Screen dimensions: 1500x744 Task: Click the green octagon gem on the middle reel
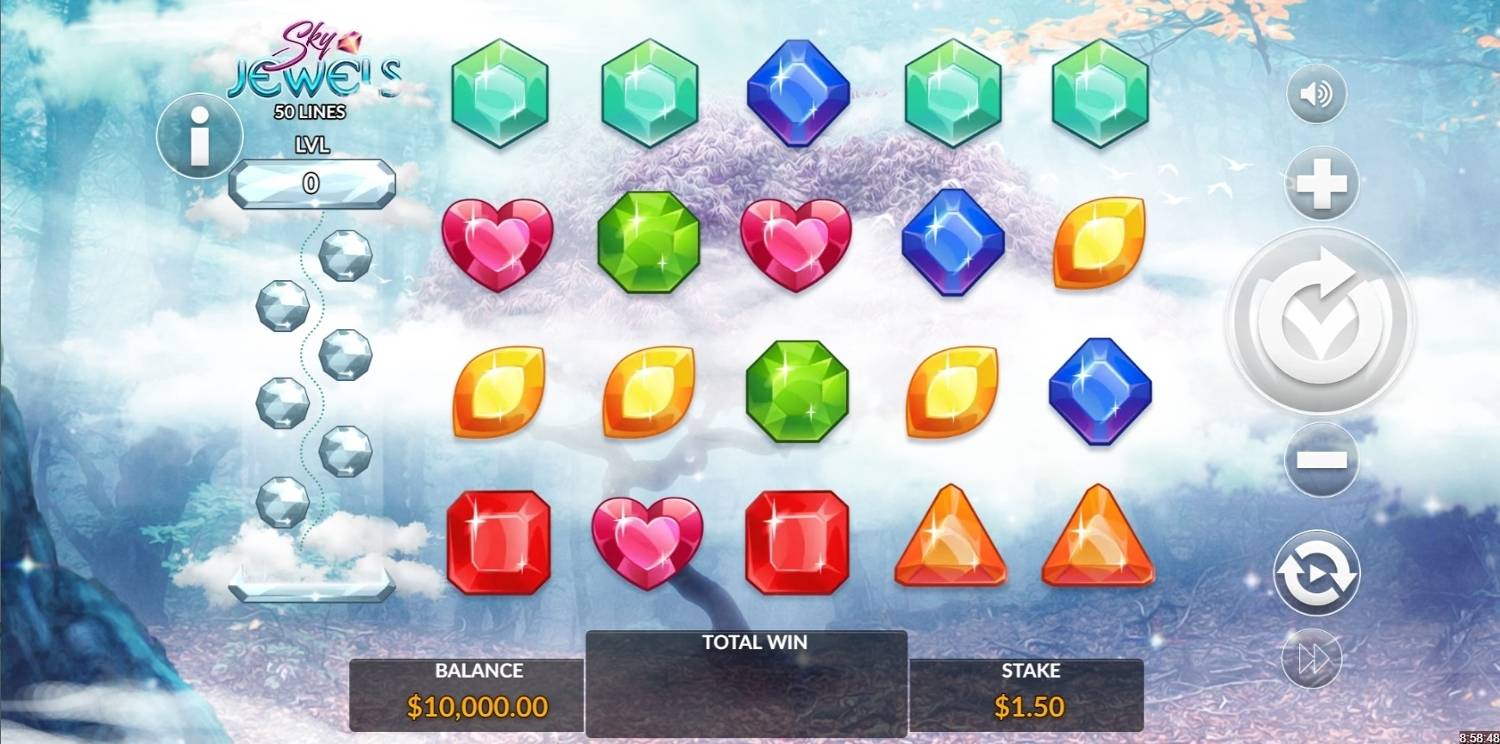[798, 389]
